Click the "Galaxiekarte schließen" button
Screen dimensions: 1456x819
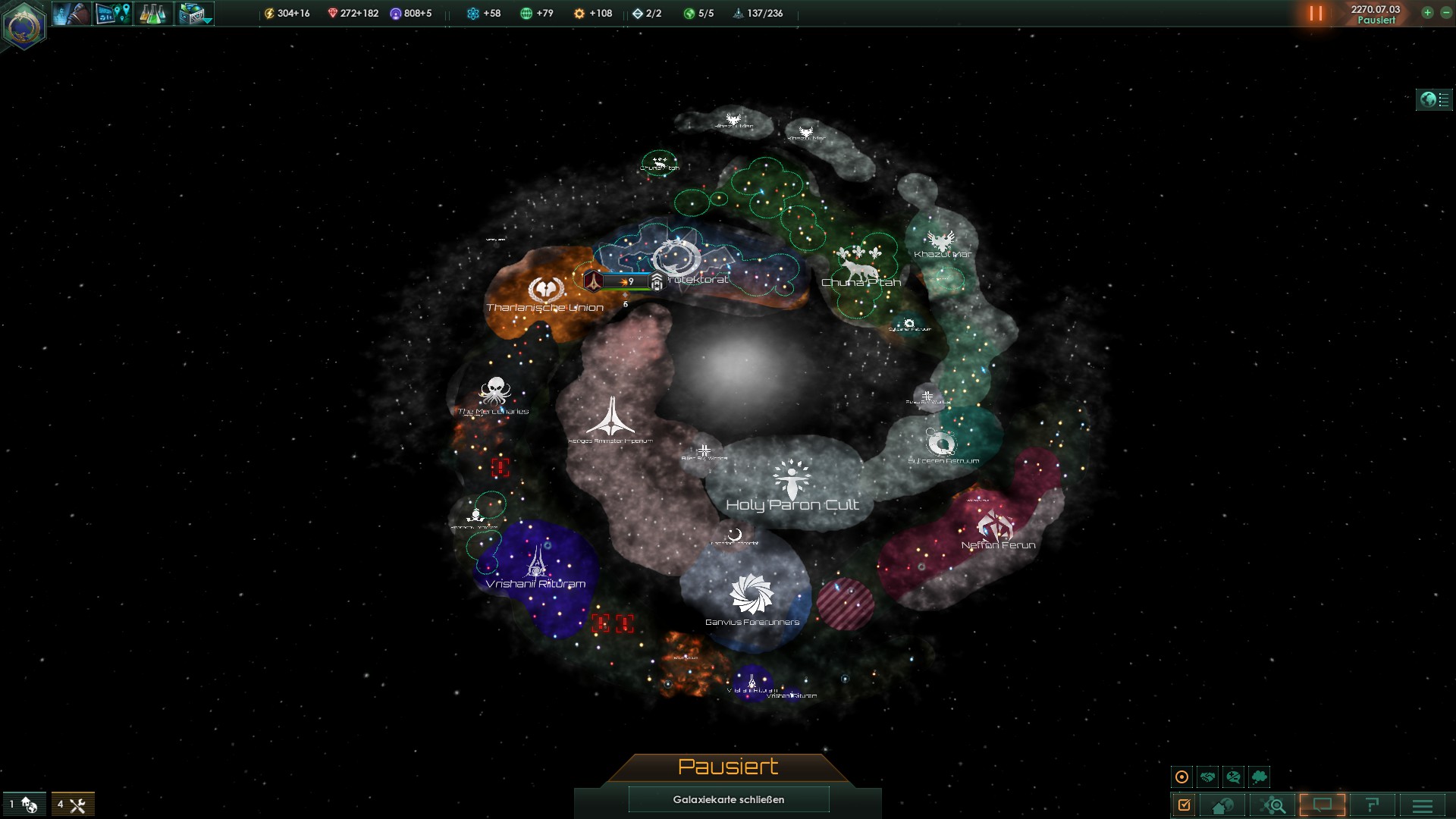[x=728, y=799]
